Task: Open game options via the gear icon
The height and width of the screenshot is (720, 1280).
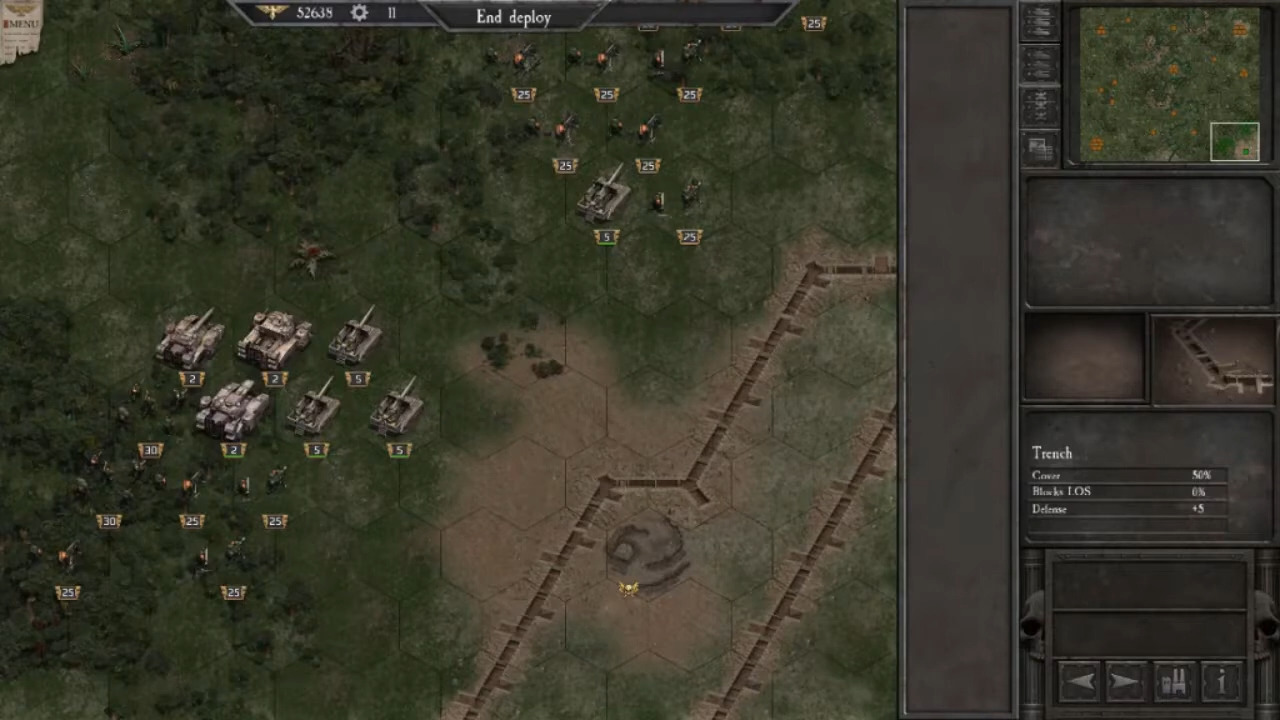Action: 359,13
